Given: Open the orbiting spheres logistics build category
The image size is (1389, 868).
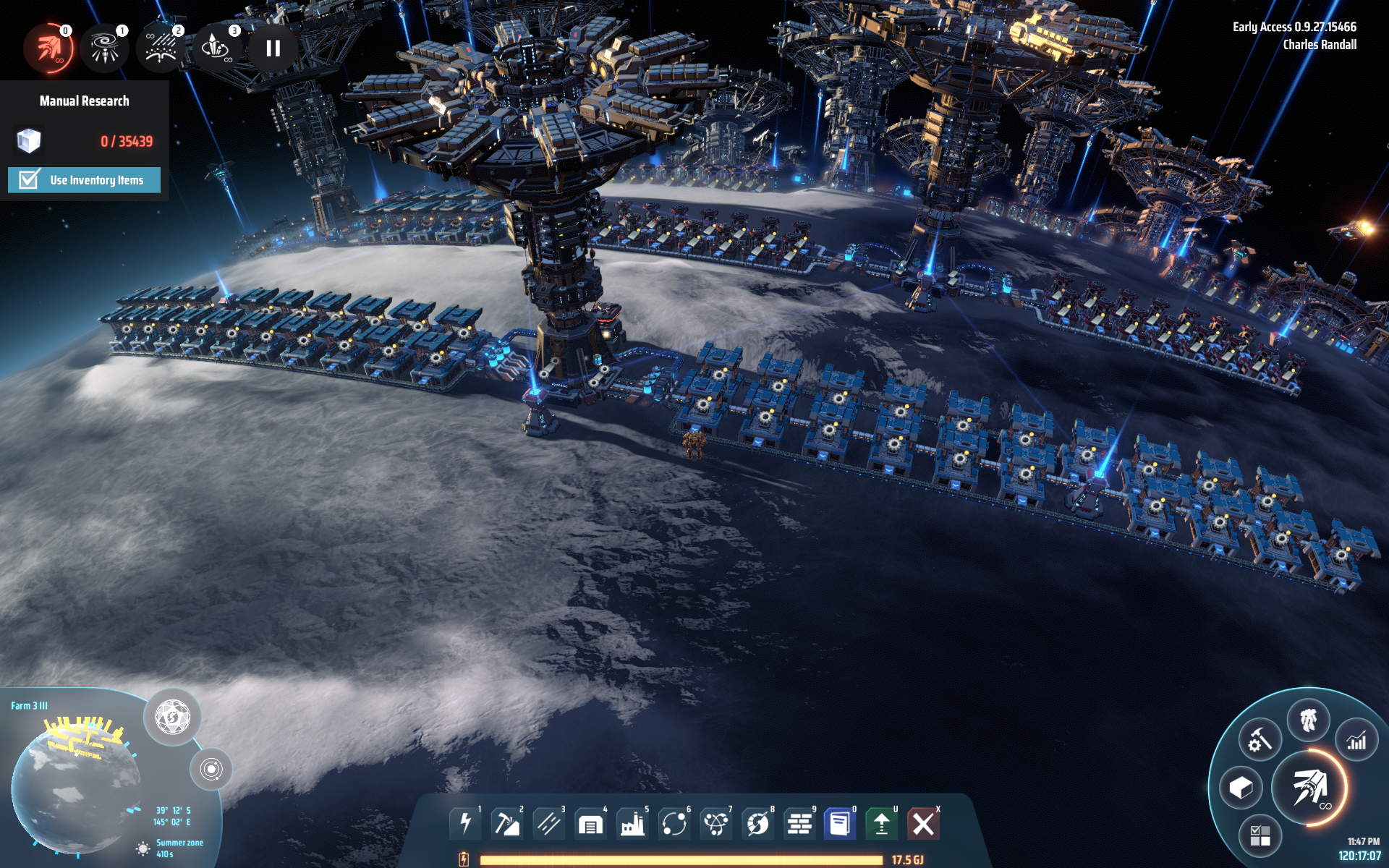Looking at the screenshot, I should pos(674,823).
